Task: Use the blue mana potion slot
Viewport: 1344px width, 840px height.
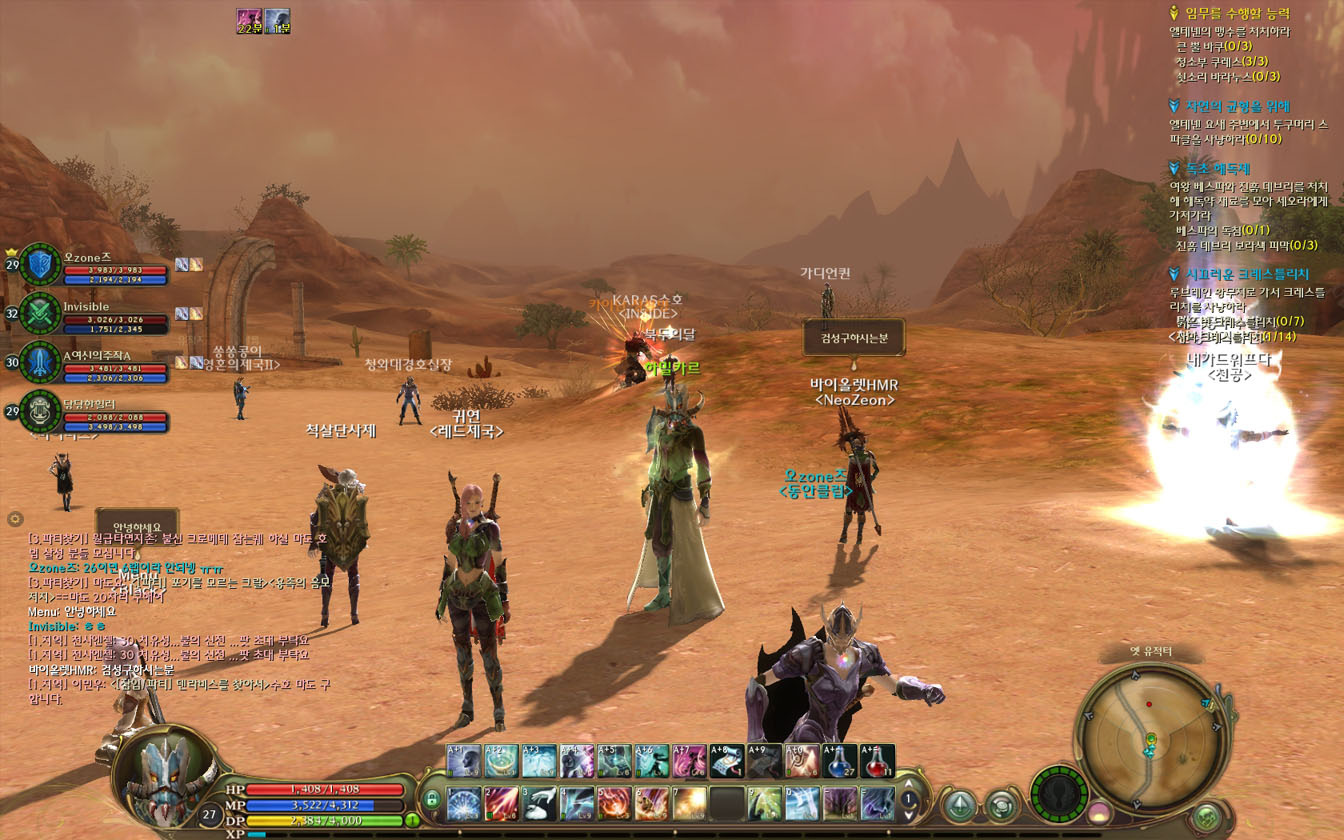Action: 840,762
